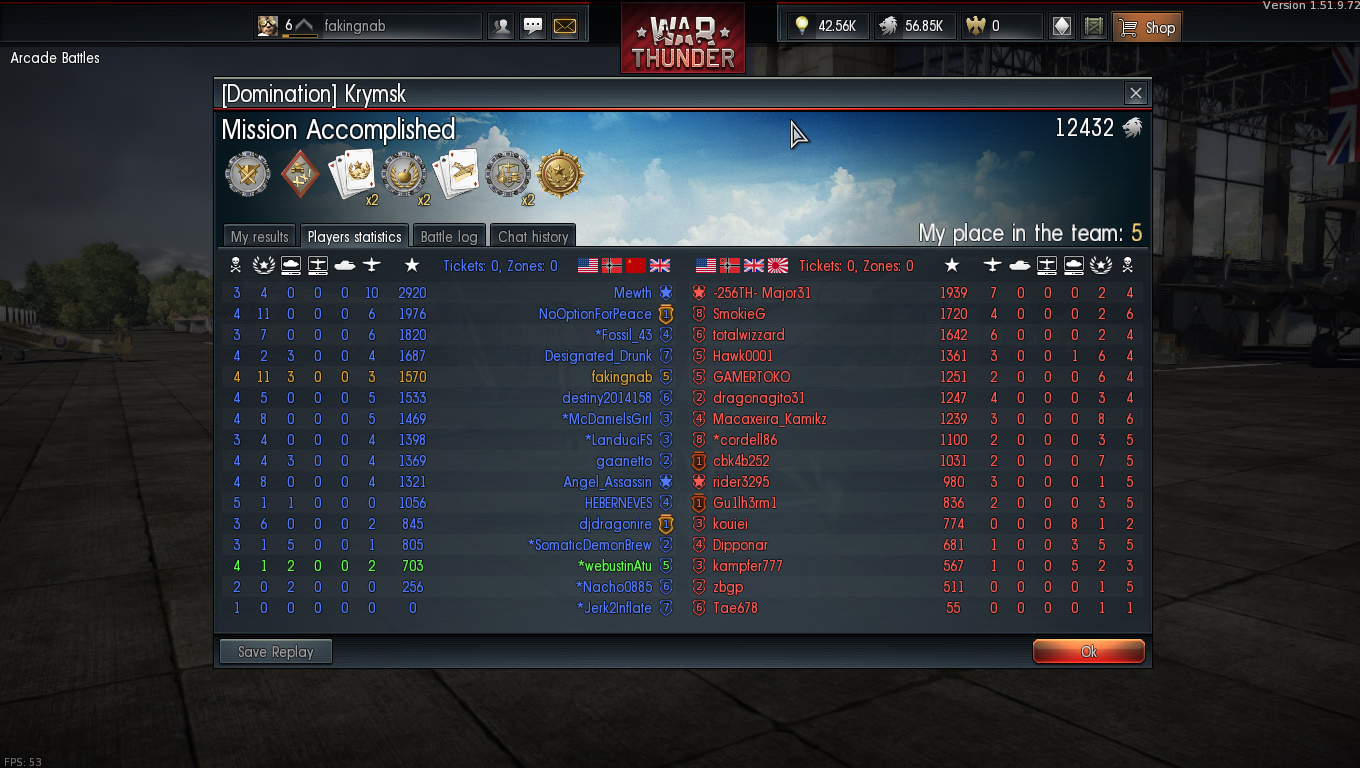The width and height of the screenshot is (1360, 768).
Task: Open the Chat history tab
Action: [532, 236]
